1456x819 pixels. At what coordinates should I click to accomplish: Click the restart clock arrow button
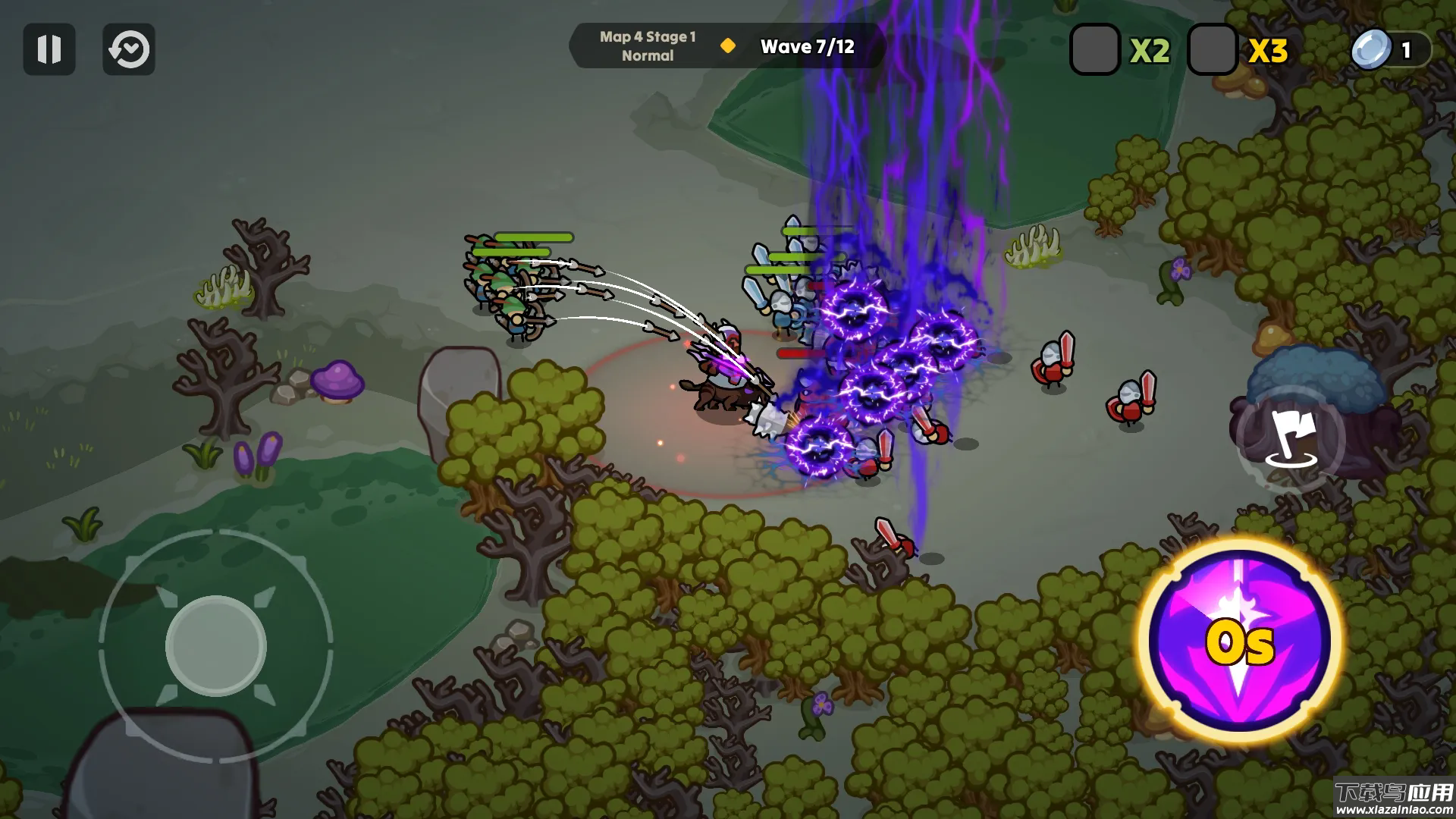(129, 49)
